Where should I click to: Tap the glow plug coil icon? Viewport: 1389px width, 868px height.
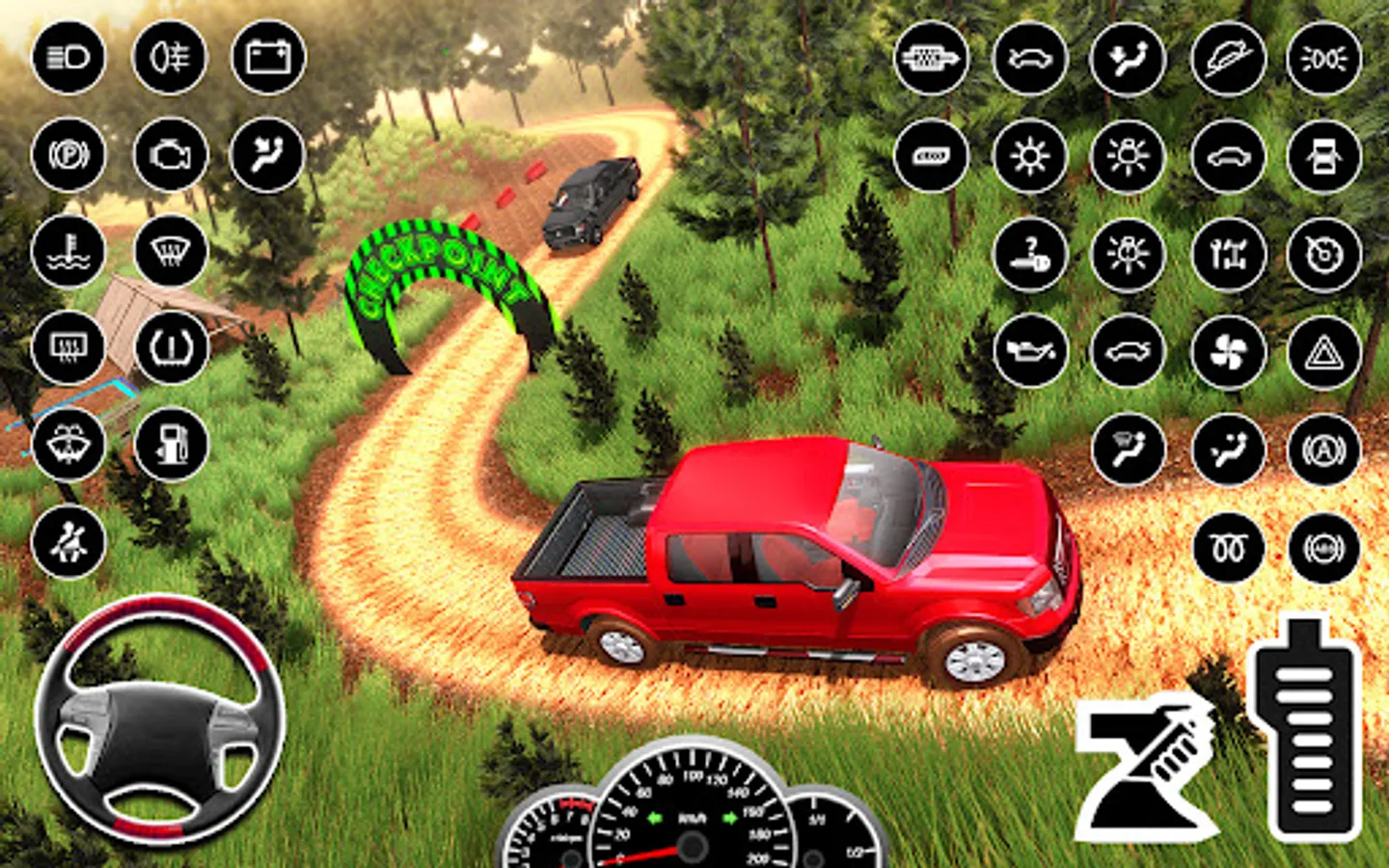[x=1228, y=548]
